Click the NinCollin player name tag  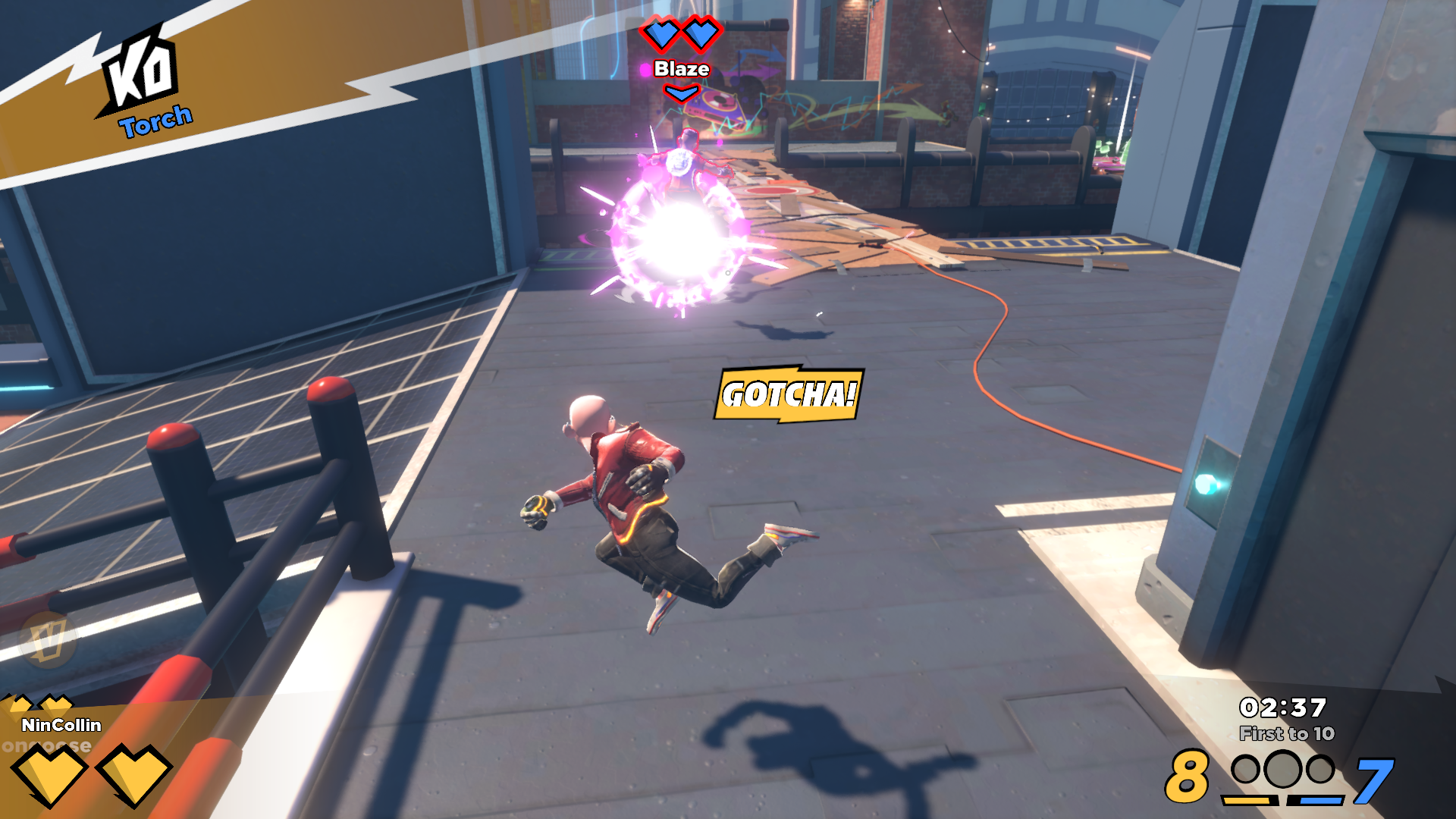pyautogui.click(x=61, y=725)
